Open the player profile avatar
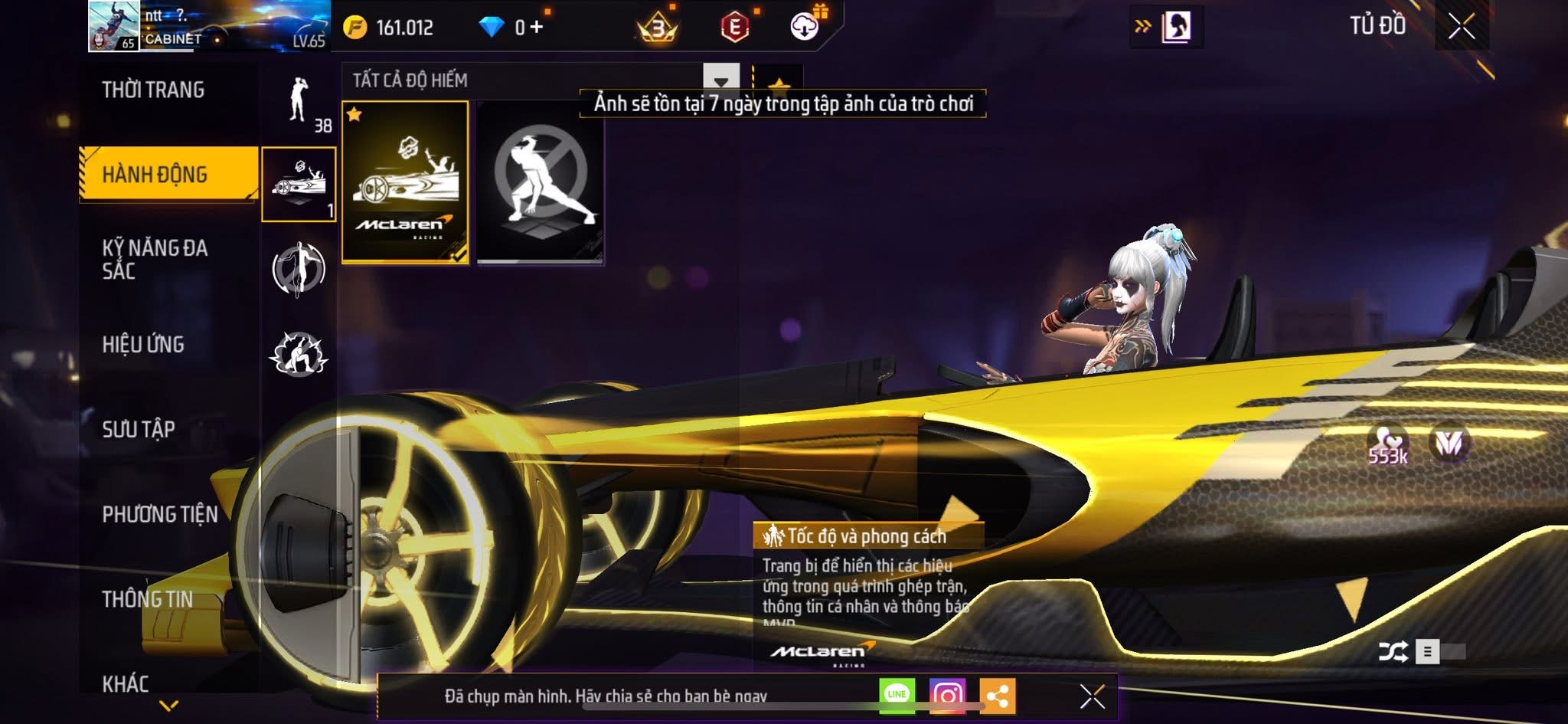Viewport: 1568px width, 724px height. (x=113, y=26)
